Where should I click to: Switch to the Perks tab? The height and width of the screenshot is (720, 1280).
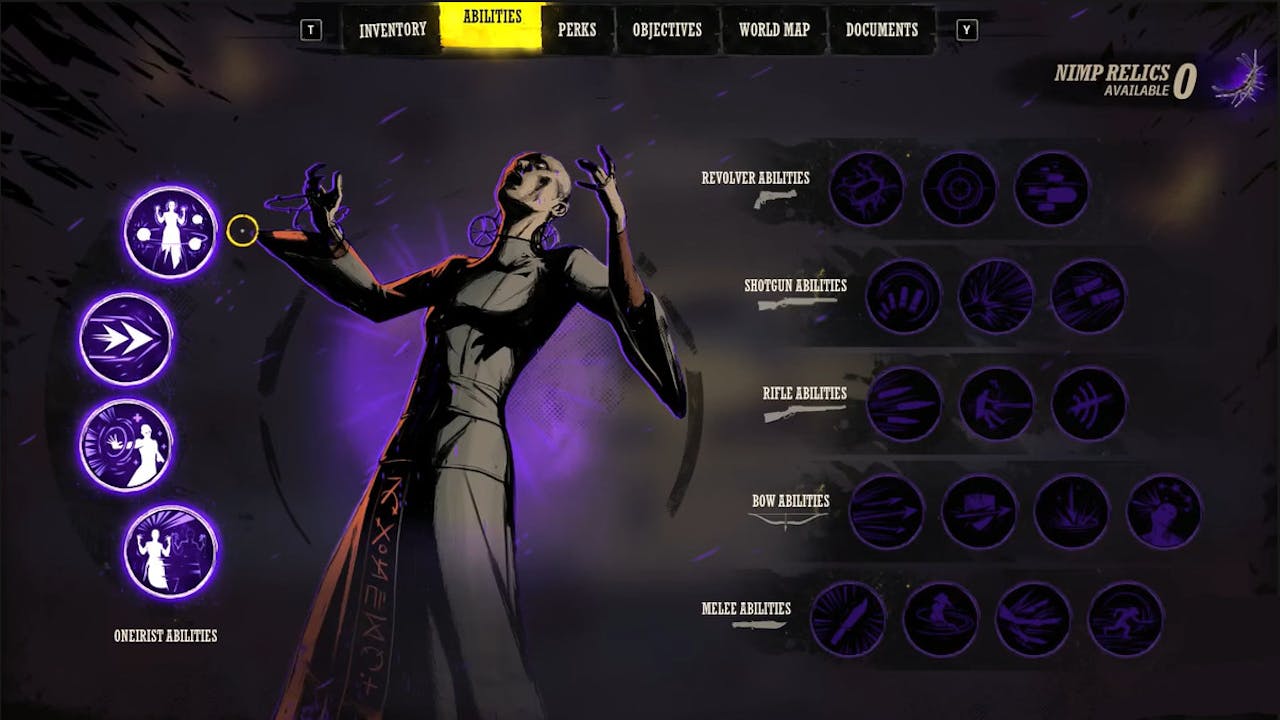[x=577, y=30]
